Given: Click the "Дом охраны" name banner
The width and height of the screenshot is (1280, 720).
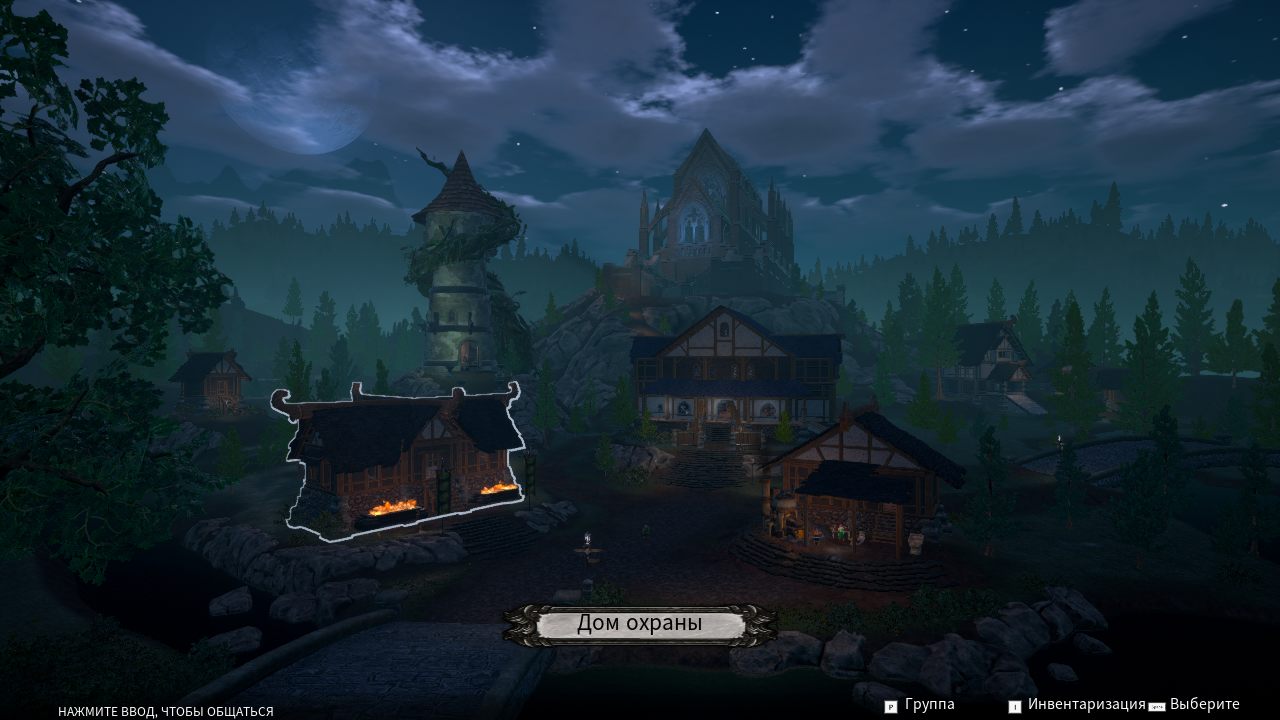Looking at the screenshot, I should (x=640, y=624).
